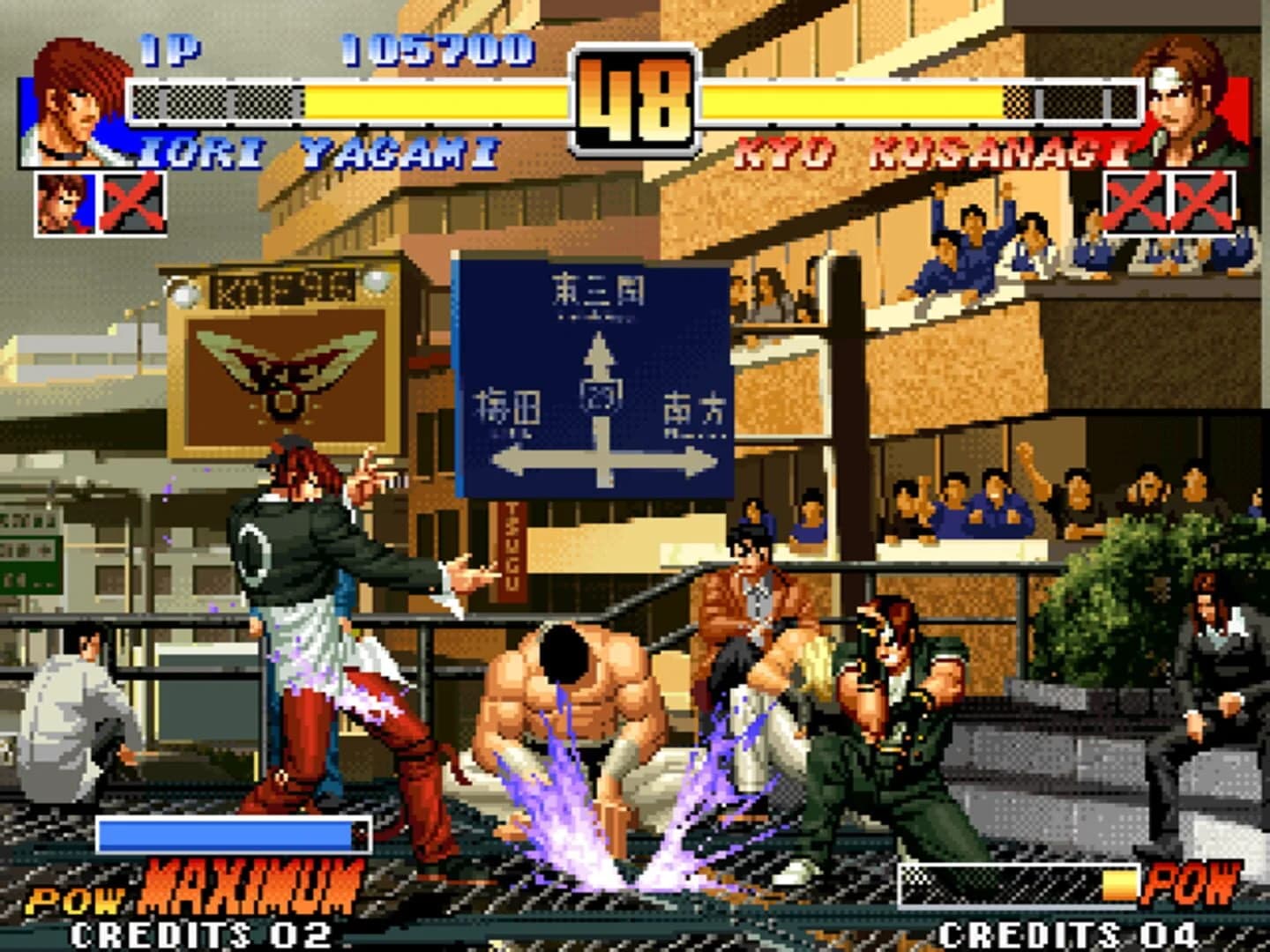Select the first red X marker on Kyo's side
The image size is (1270, 952).
coord(1138,201)
